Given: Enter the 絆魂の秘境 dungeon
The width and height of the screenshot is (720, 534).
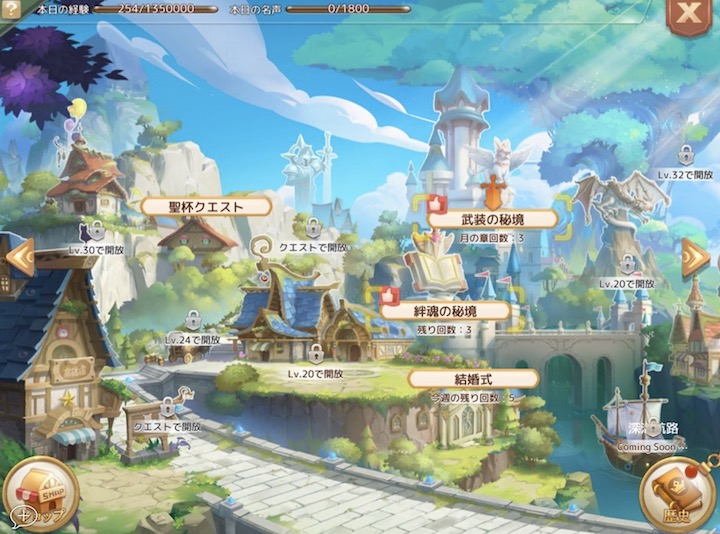Looking at the screenshot, I should click(x=447, y=311).
